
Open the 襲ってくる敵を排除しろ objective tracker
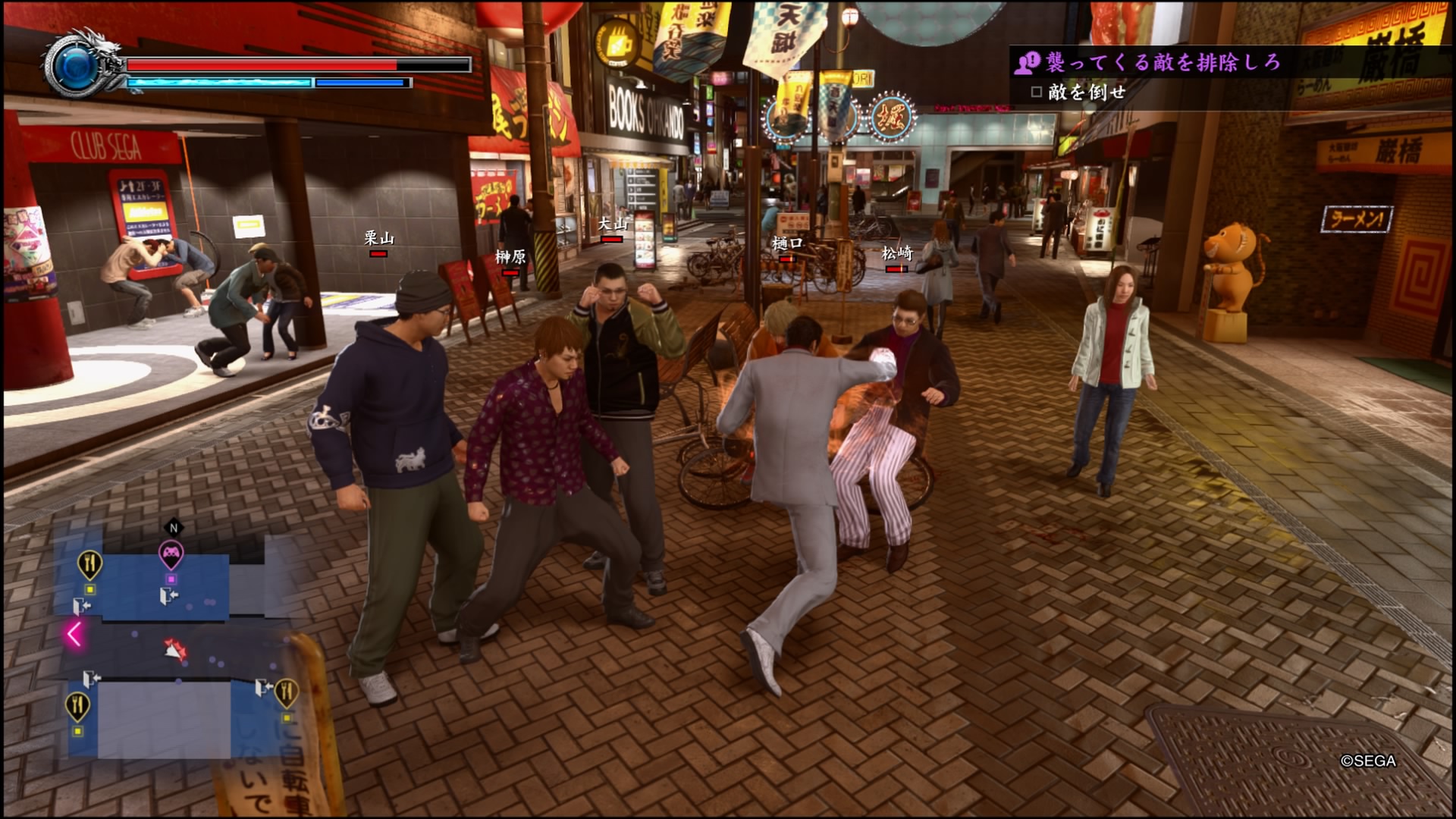coord(1163,62)
